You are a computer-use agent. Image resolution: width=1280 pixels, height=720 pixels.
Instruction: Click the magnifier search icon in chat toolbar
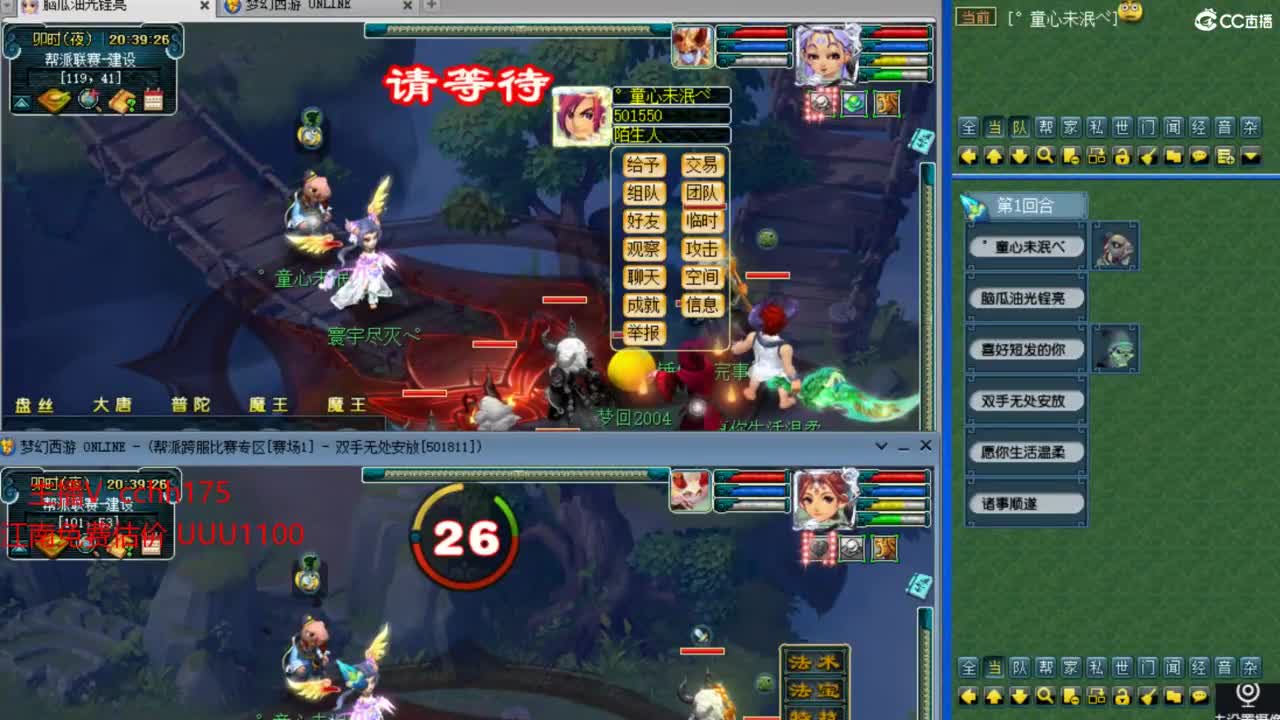point(1046,156)
